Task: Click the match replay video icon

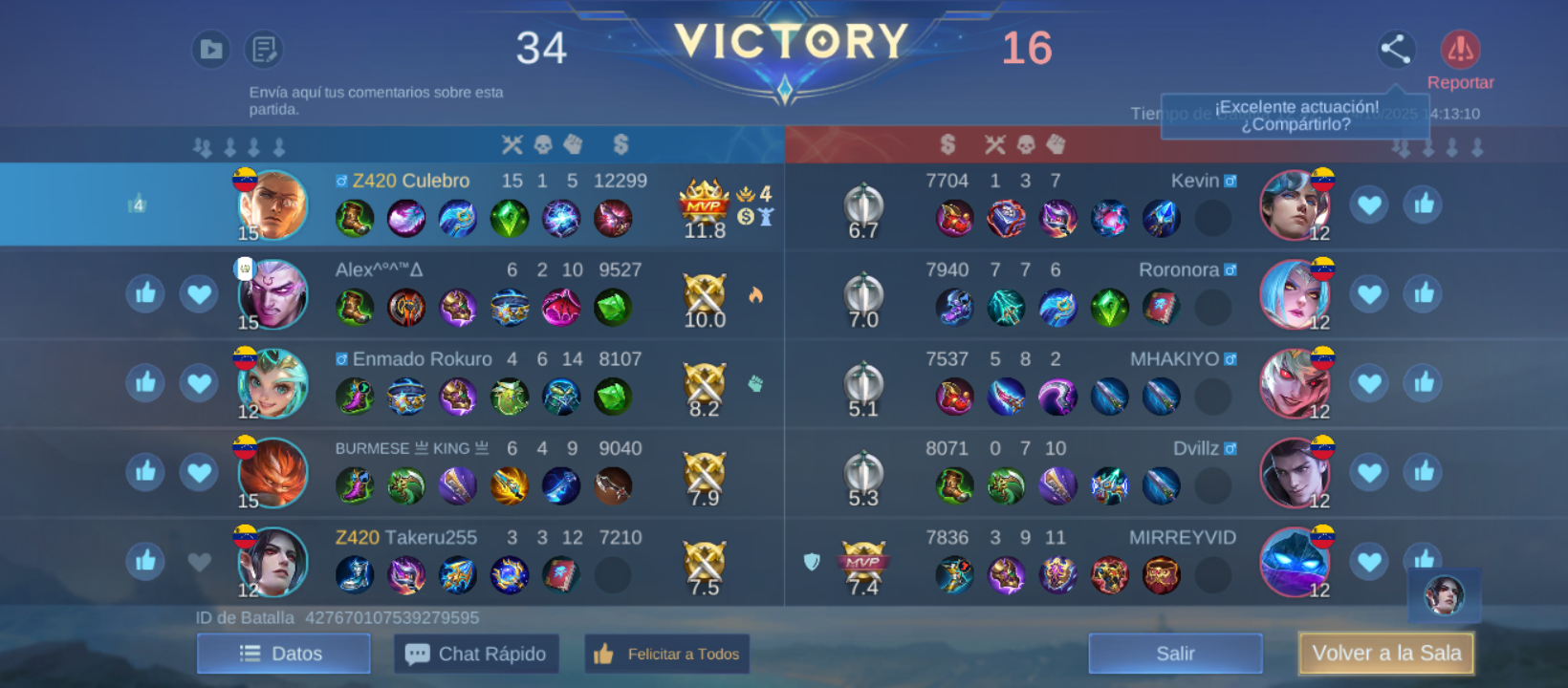Action: [210, 50]
